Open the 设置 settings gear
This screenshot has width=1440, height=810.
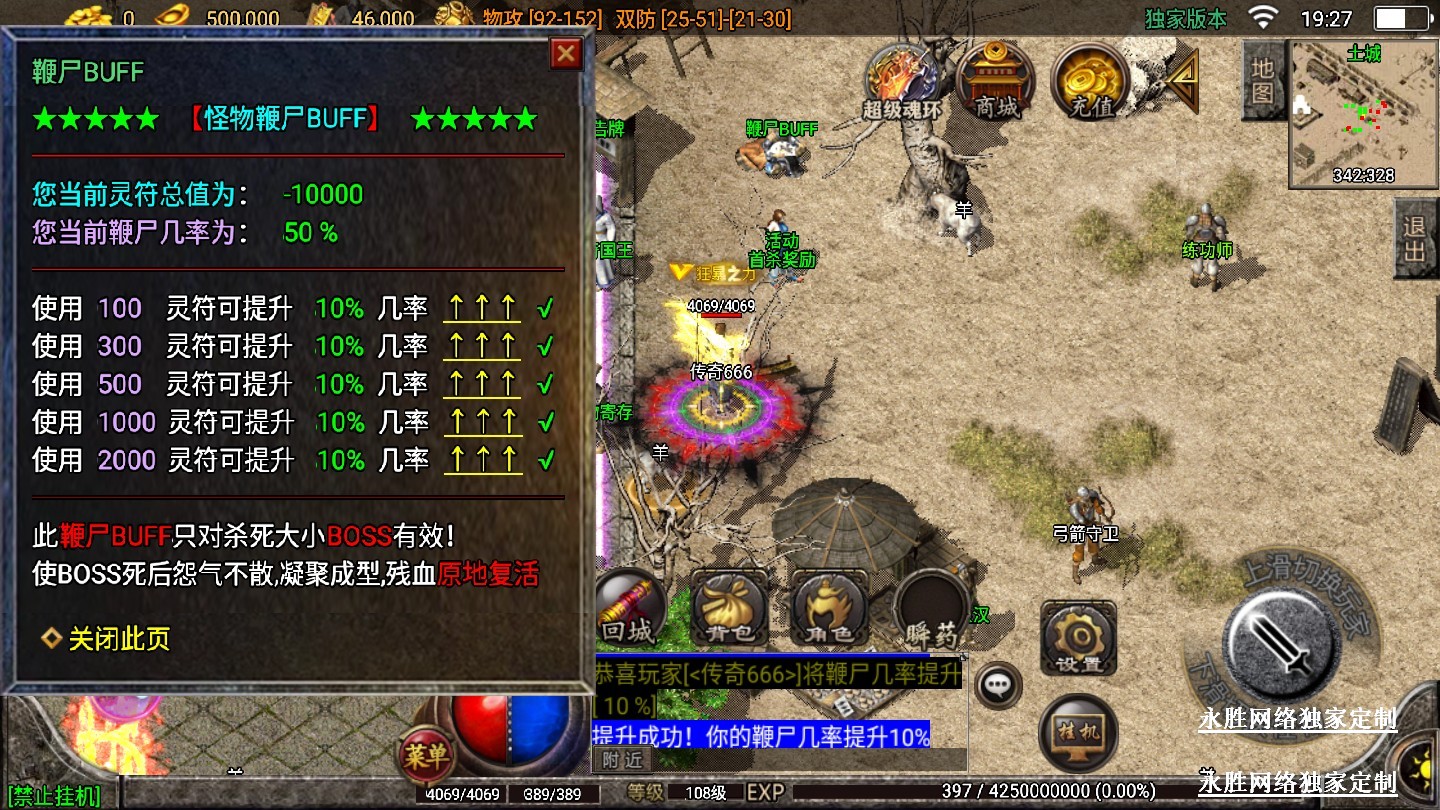[x=1078, y=638]
